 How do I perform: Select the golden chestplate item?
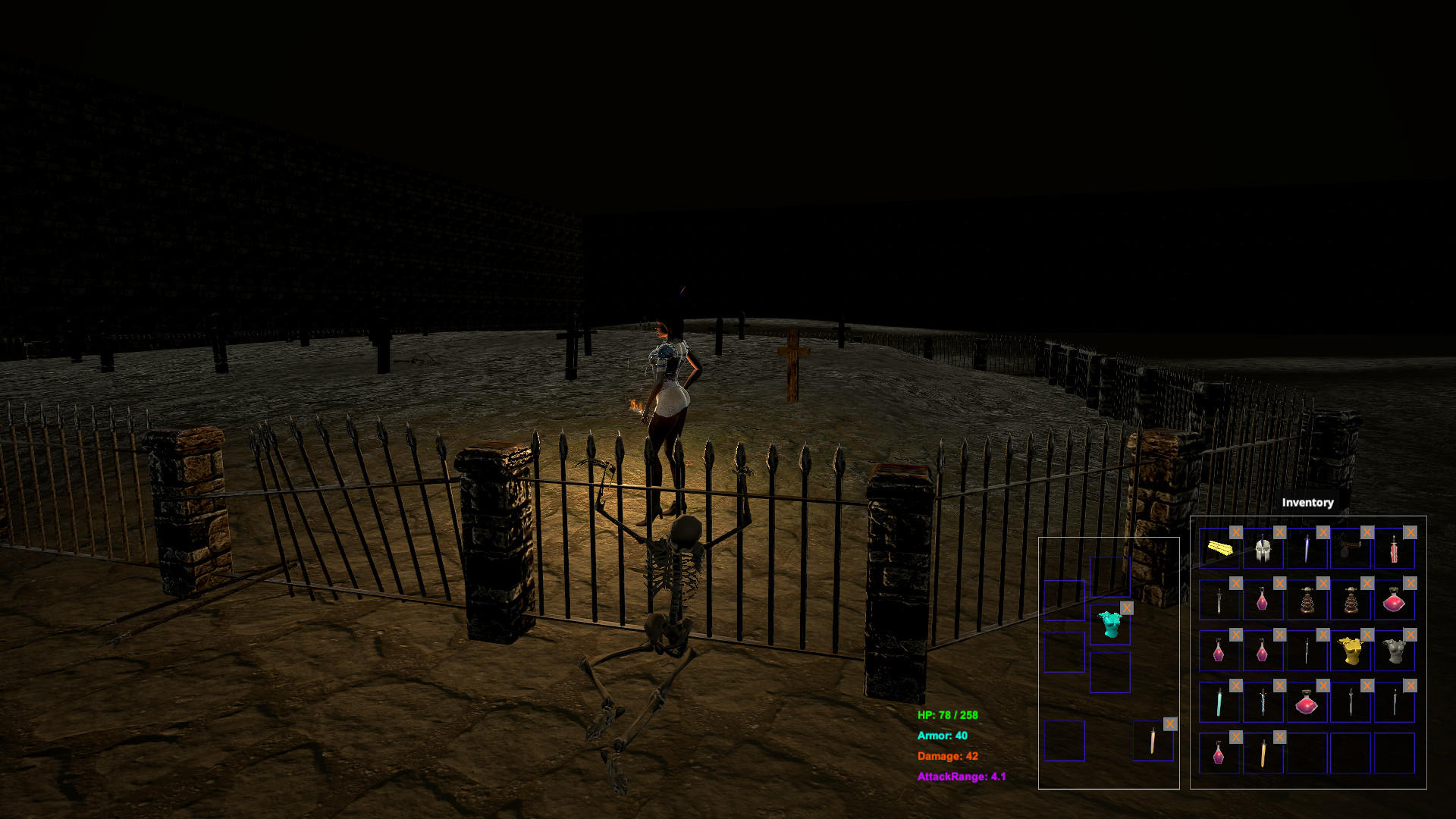[x=1350, y=652]
